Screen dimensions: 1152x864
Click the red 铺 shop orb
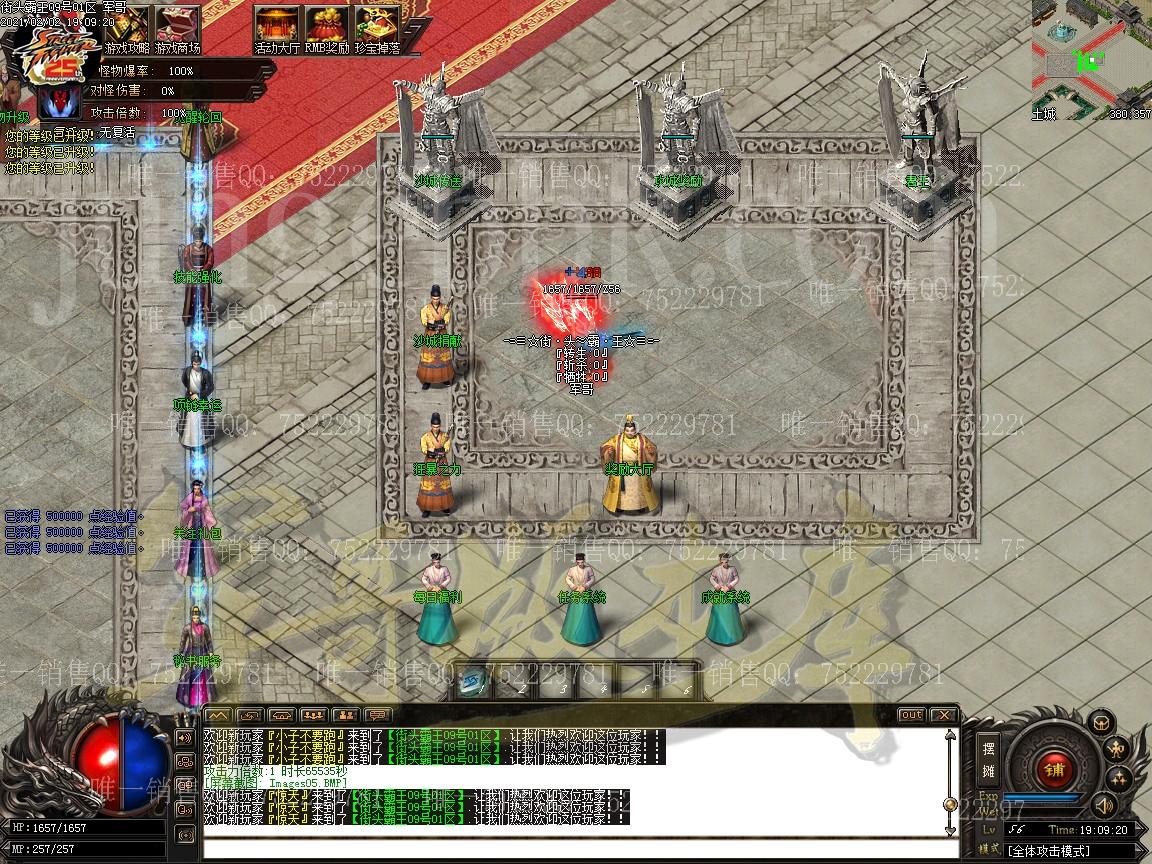[1053, 770]
